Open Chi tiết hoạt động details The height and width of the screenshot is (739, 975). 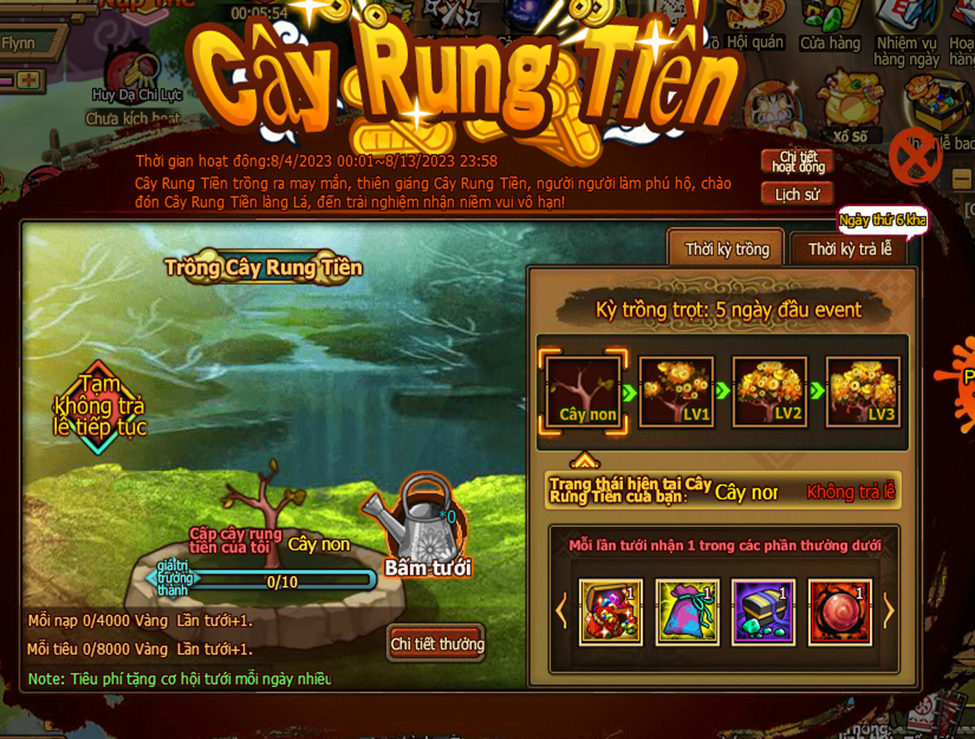(x=796, y=162)
